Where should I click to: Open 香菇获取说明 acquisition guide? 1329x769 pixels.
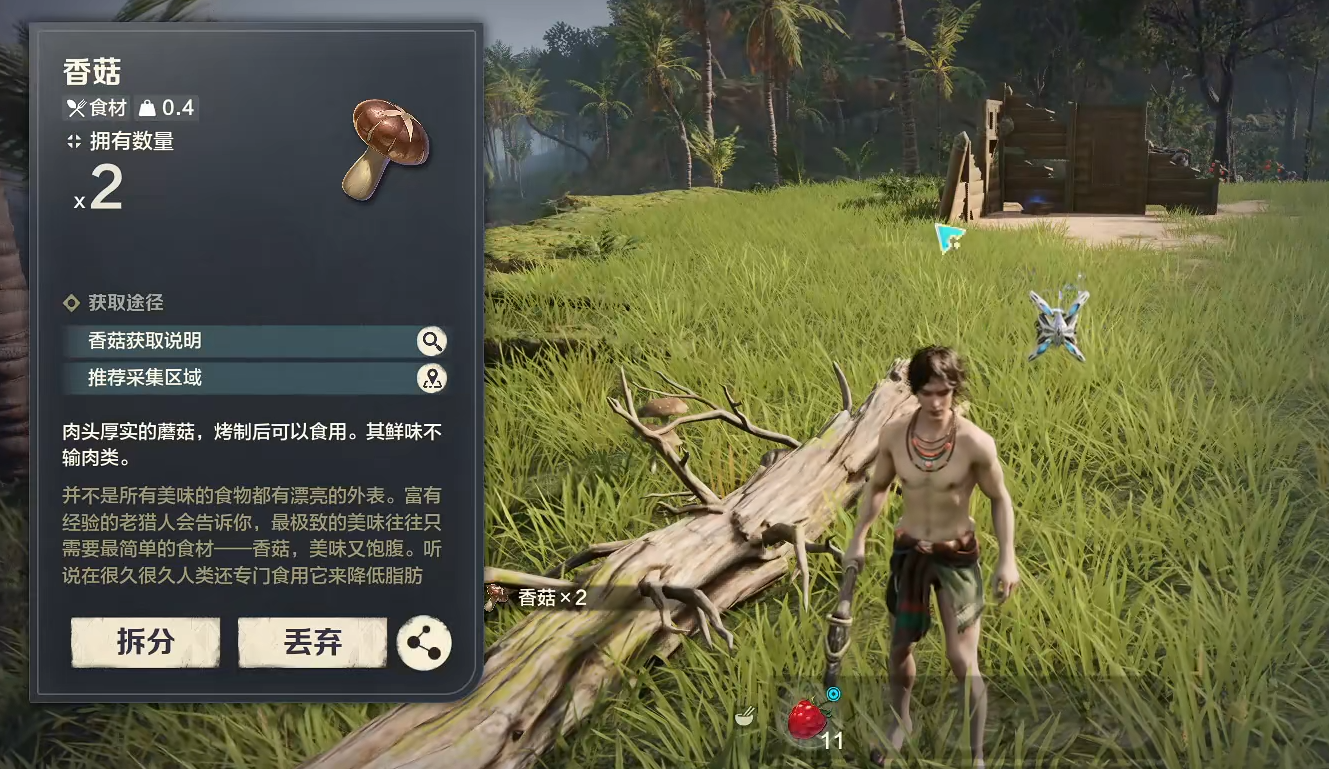coord(255,341)
